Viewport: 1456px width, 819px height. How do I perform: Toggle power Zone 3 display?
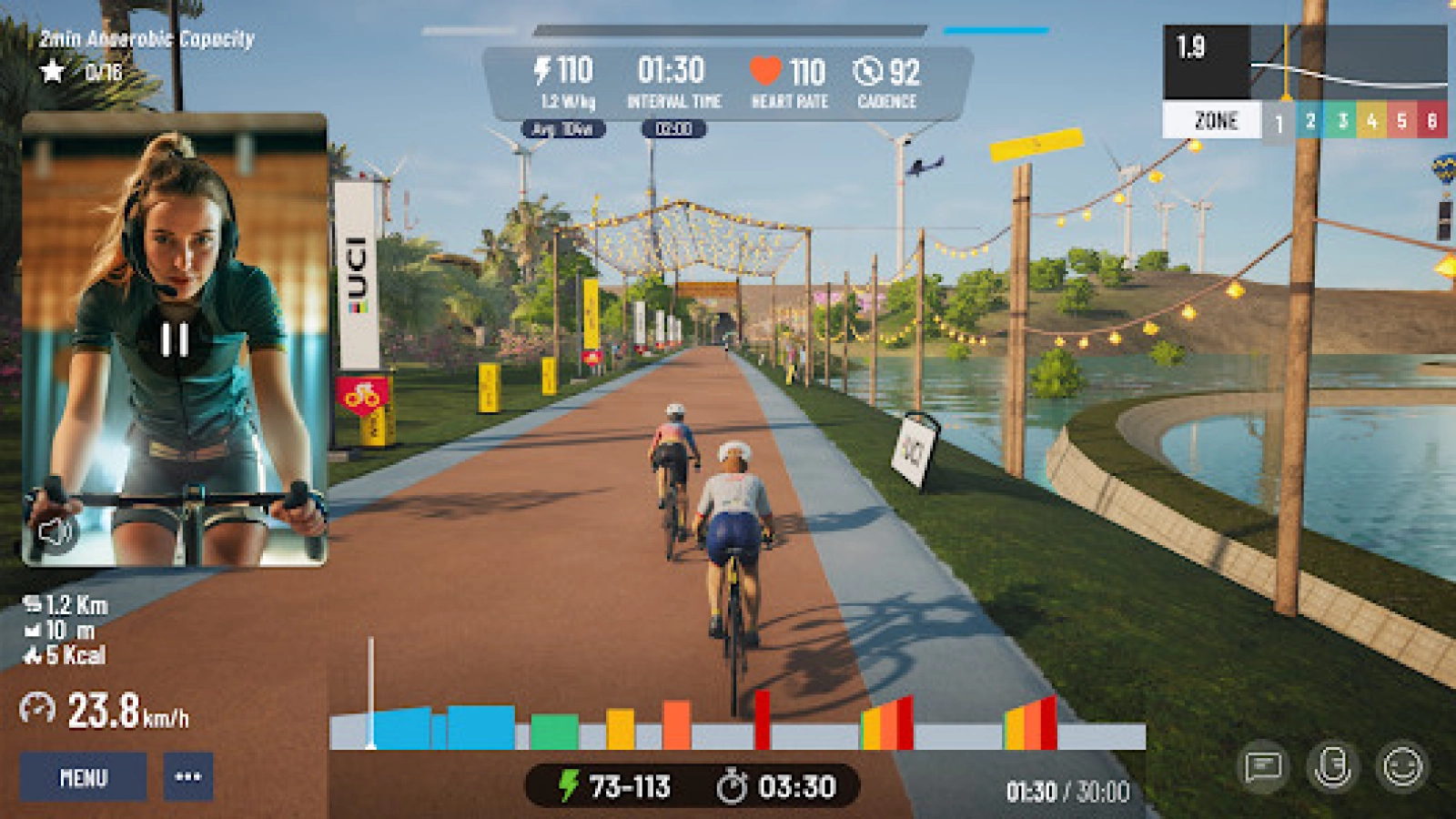(x=1344, y=118)
